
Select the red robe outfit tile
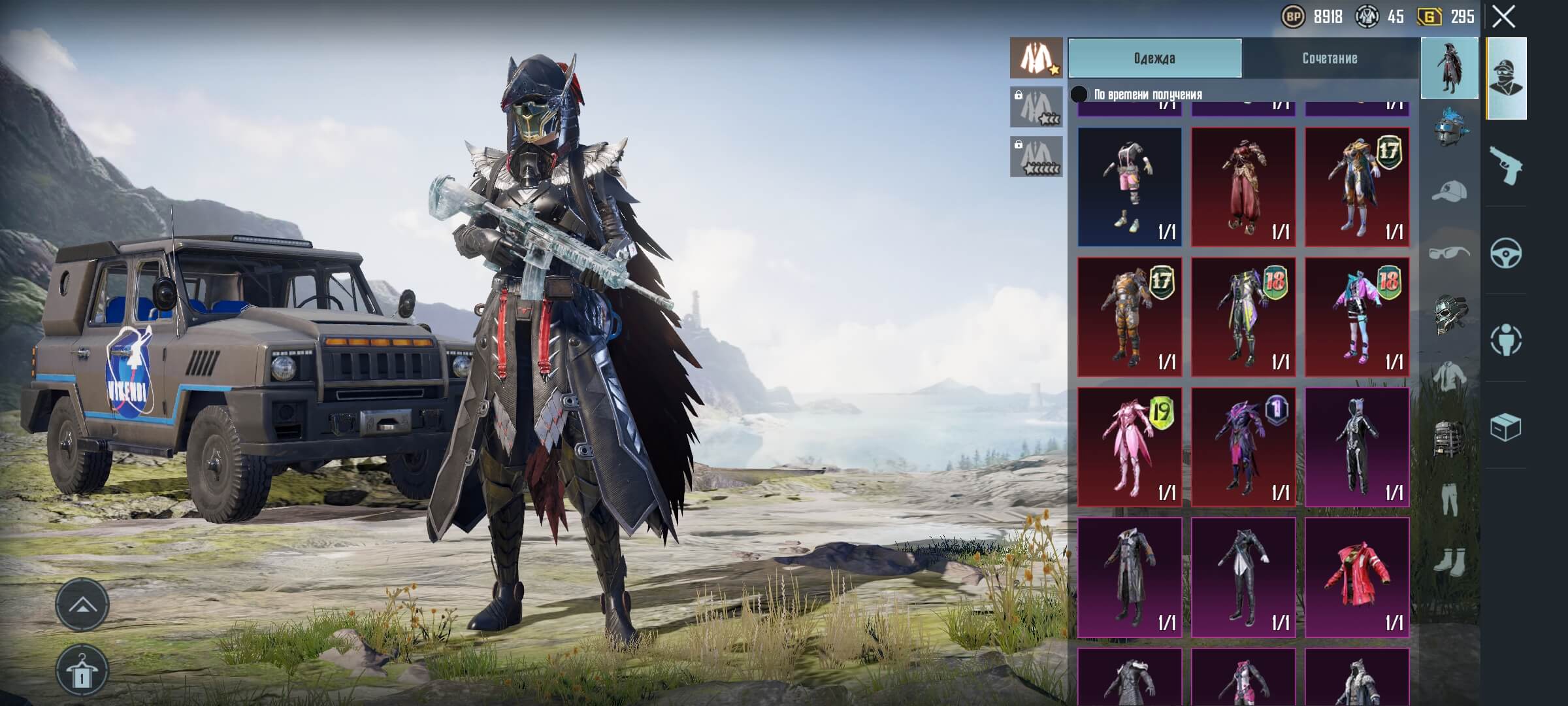(1243, 187)
